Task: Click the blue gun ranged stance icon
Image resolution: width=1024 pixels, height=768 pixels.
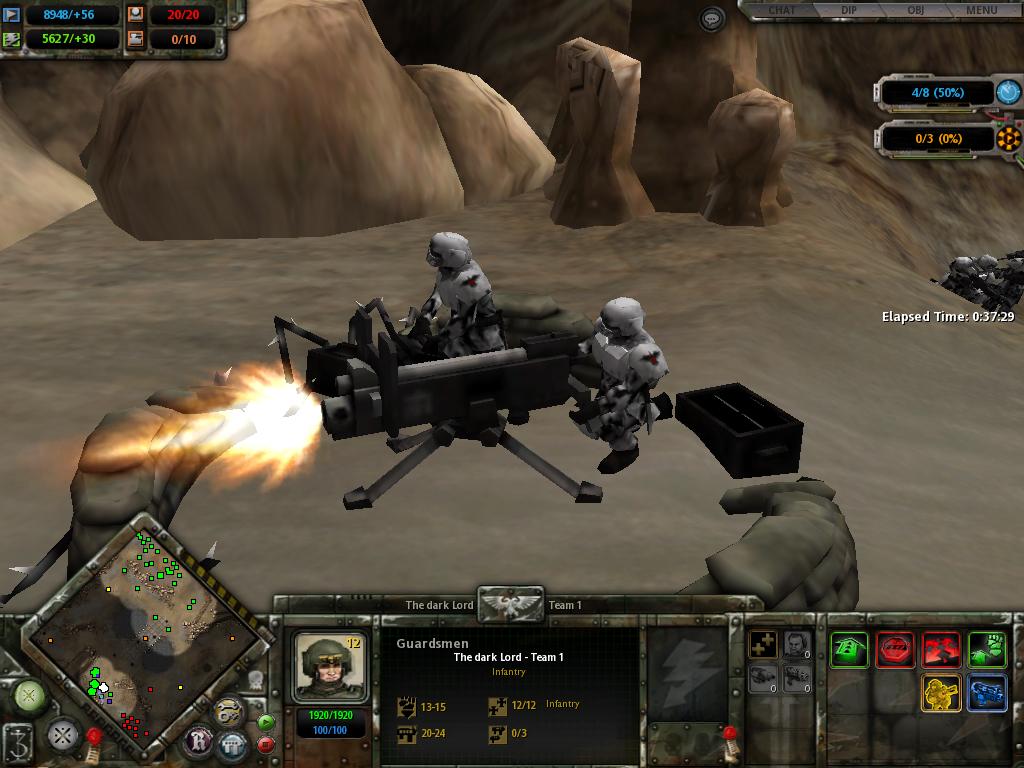Action: pos(987,693)
